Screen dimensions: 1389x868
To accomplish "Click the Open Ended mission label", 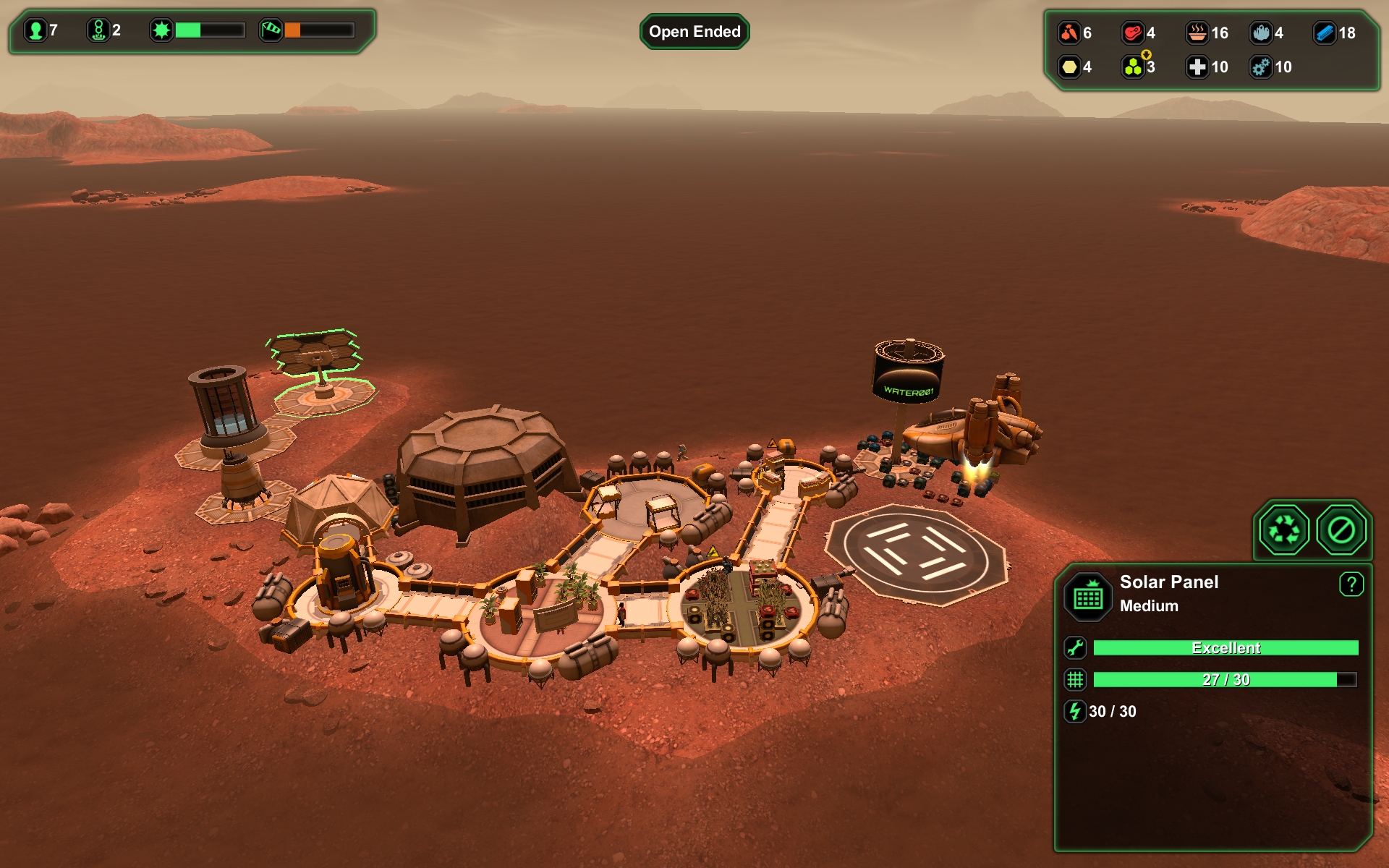I will coord(694,32).
